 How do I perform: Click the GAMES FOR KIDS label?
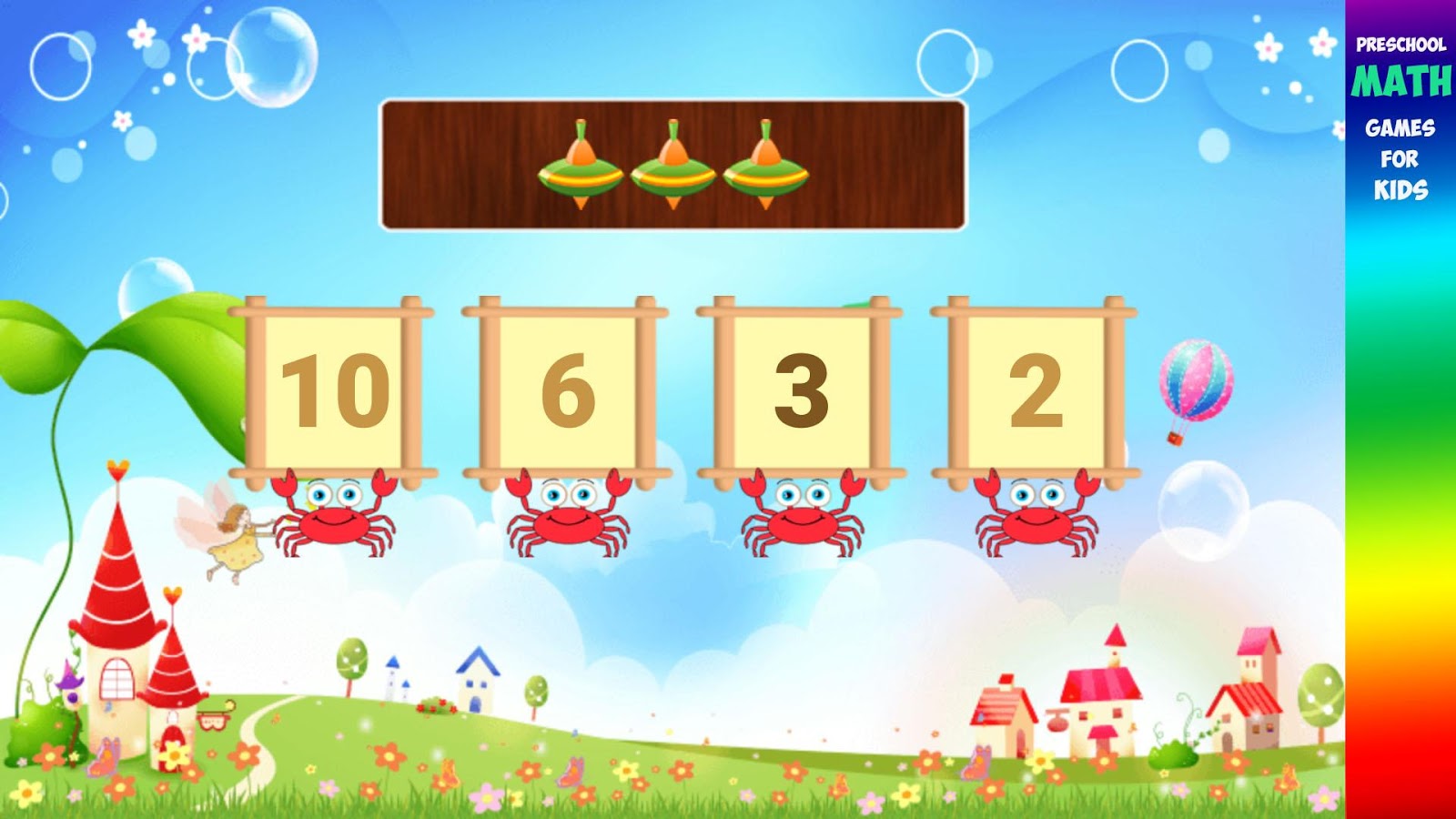pos(1400,159)
